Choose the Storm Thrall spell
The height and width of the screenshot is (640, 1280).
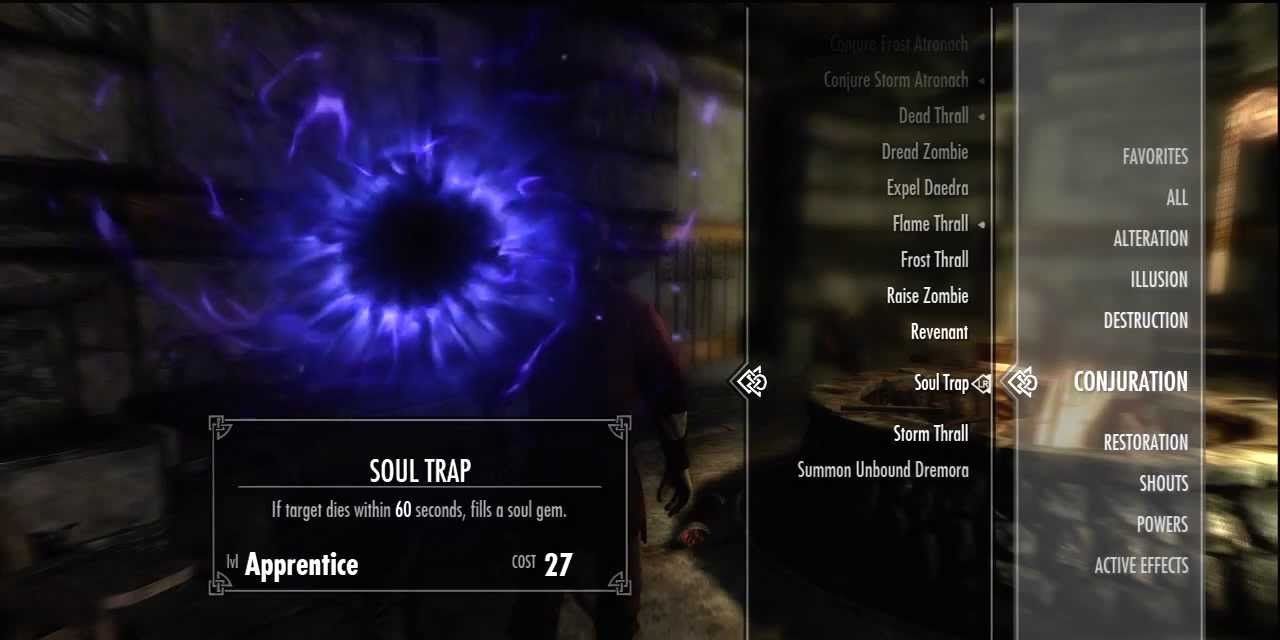click(x=930, y=434)
